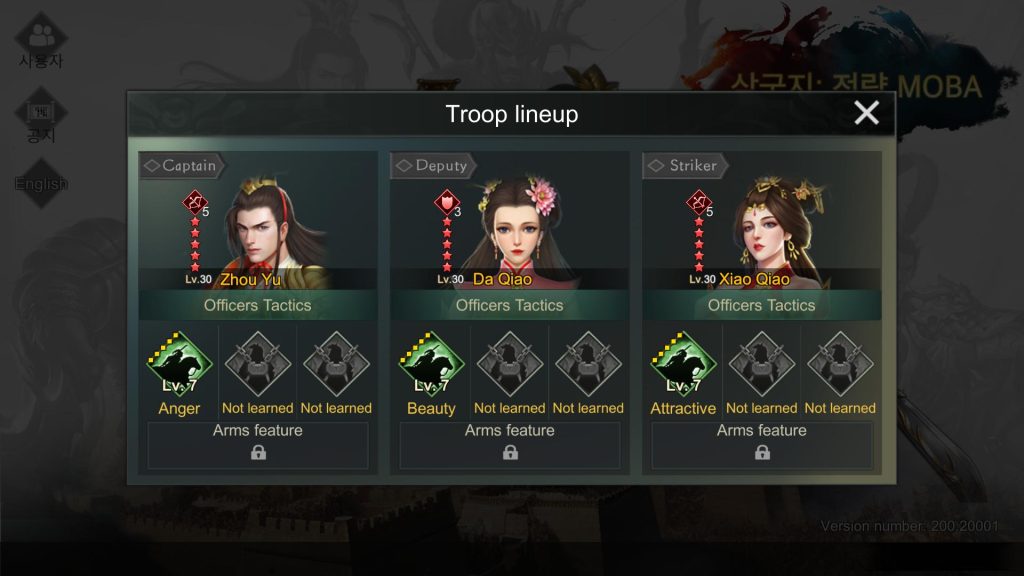Switch language with the English button
1024x576 pixels.
[41, 184]
